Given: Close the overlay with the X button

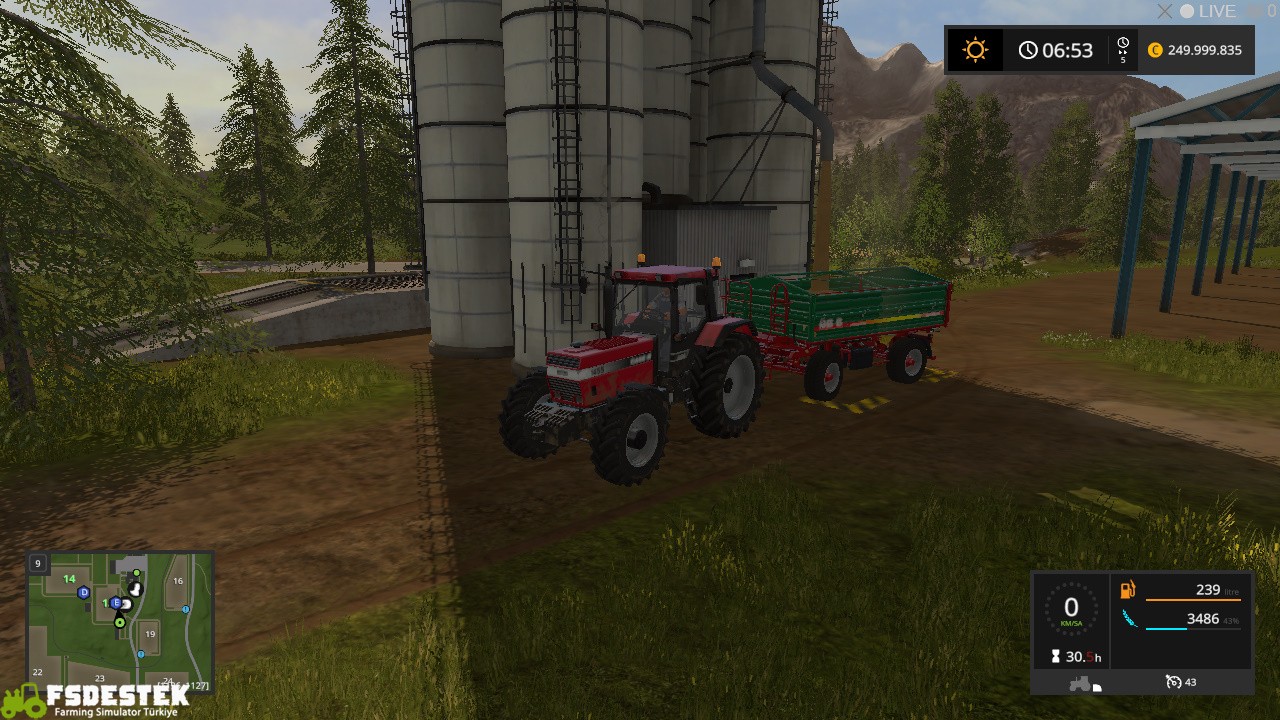Looking at the screenshot, I should click(x=1163, y=11).
